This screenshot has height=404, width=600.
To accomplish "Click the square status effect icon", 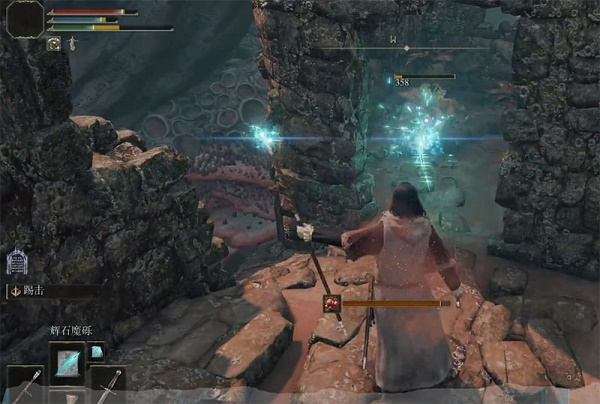I will tap(53, 44).
